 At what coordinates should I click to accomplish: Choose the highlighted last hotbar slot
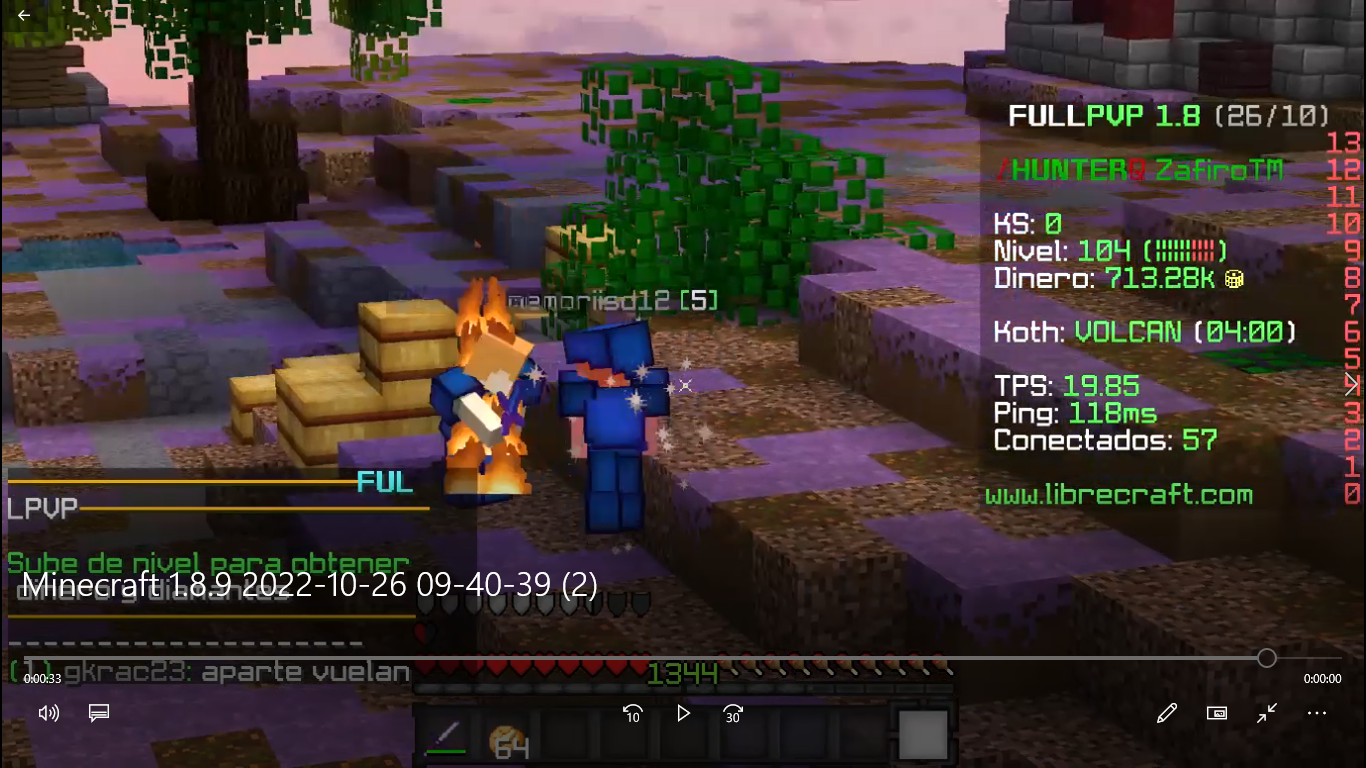click(x=922, y=735)
